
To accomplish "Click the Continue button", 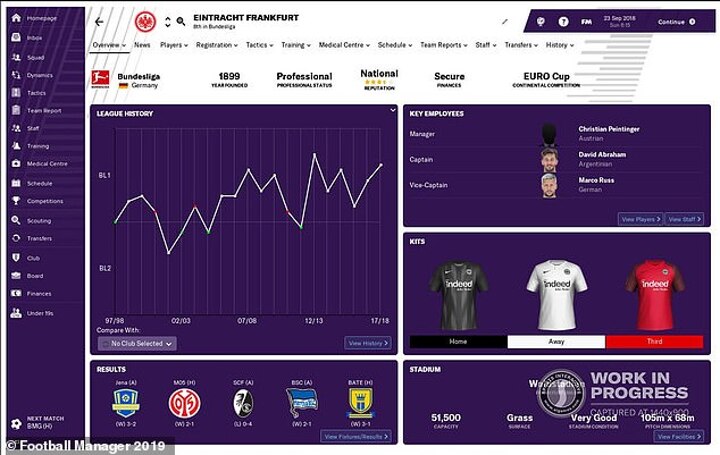I will [676, 21].
